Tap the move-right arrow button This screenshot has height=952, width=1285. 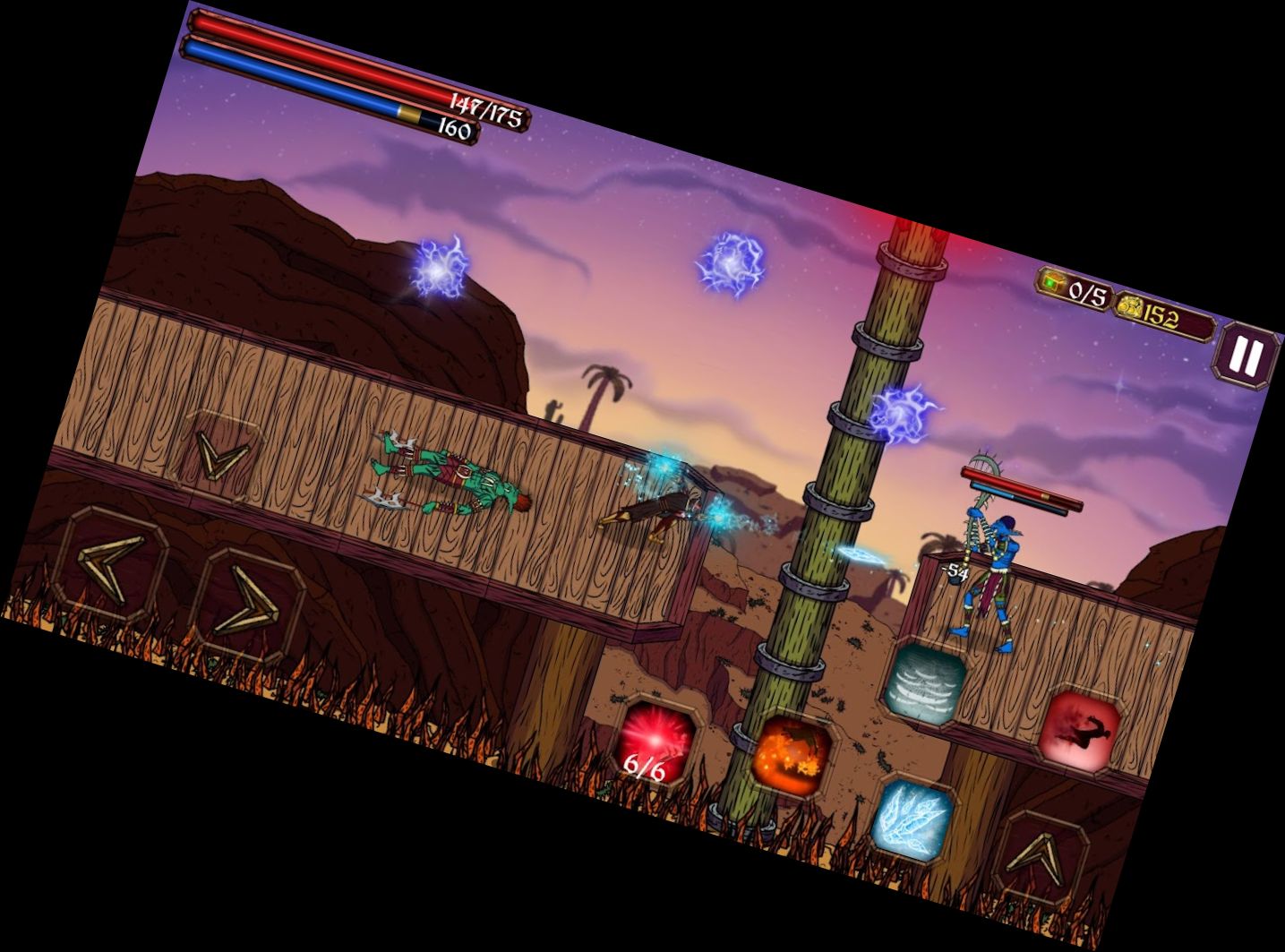click(245, 603)
